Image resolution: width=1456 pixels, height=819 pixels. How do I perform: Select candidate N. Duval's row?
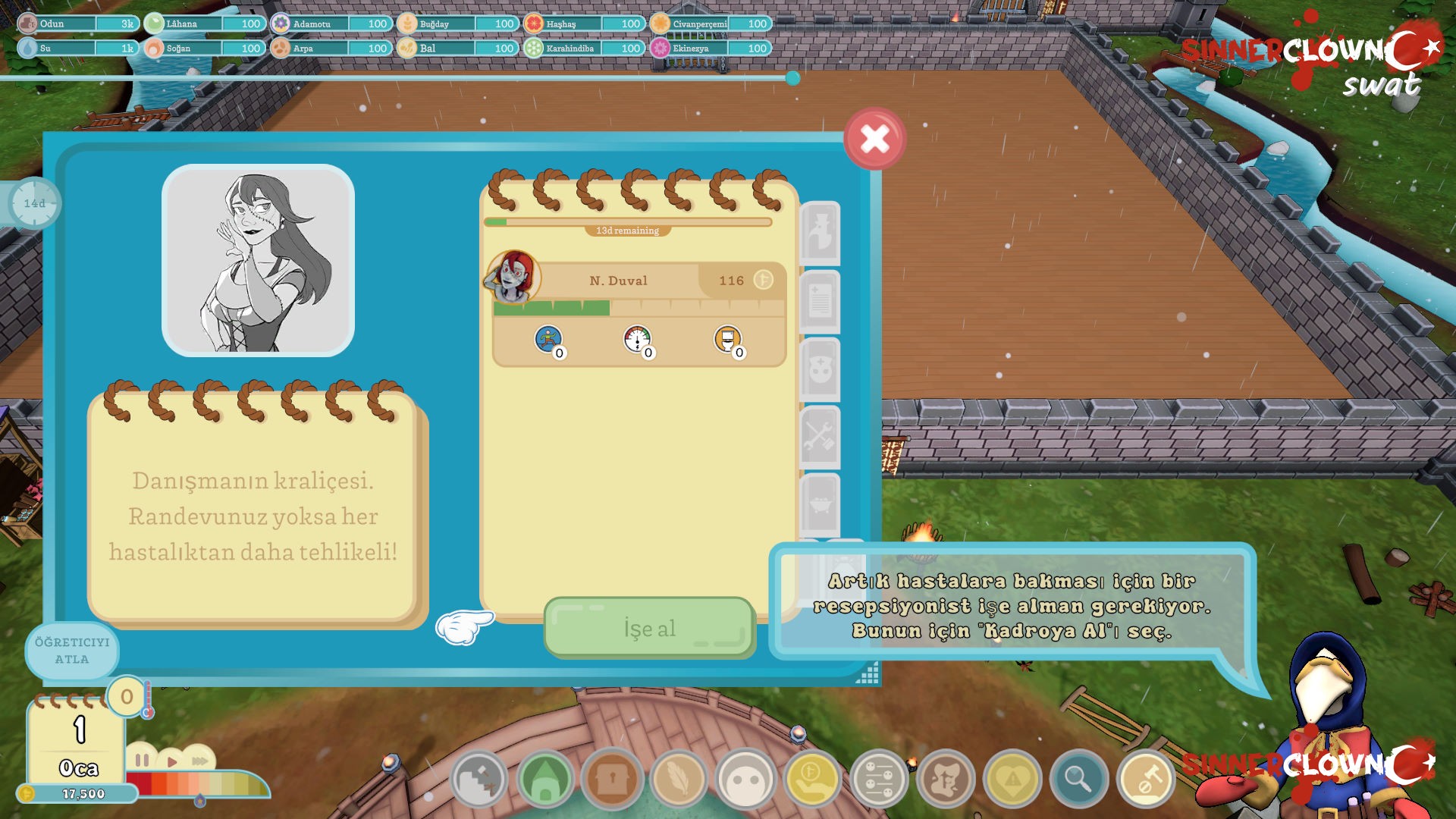639,281
